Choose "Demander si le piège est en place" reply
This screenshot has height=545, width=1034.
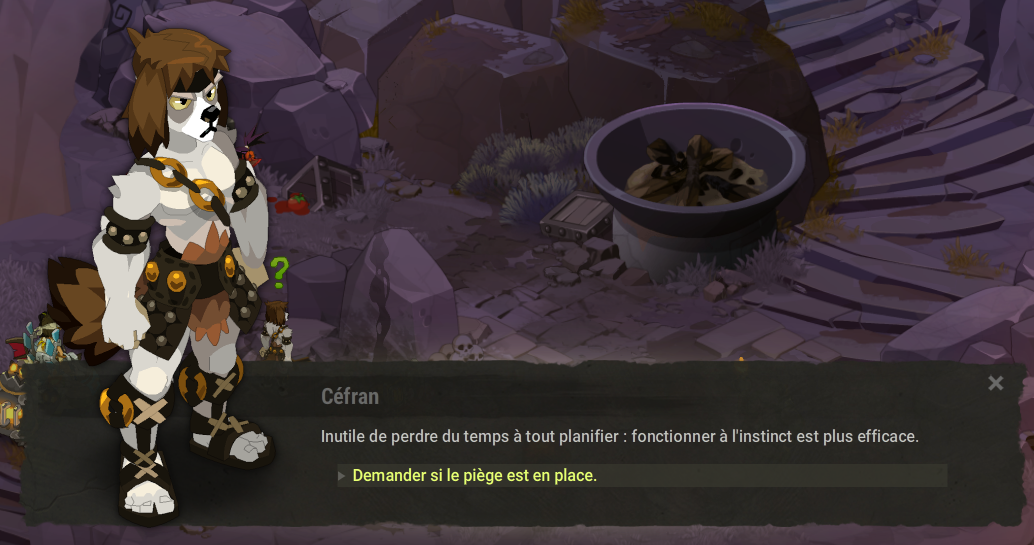475,476
